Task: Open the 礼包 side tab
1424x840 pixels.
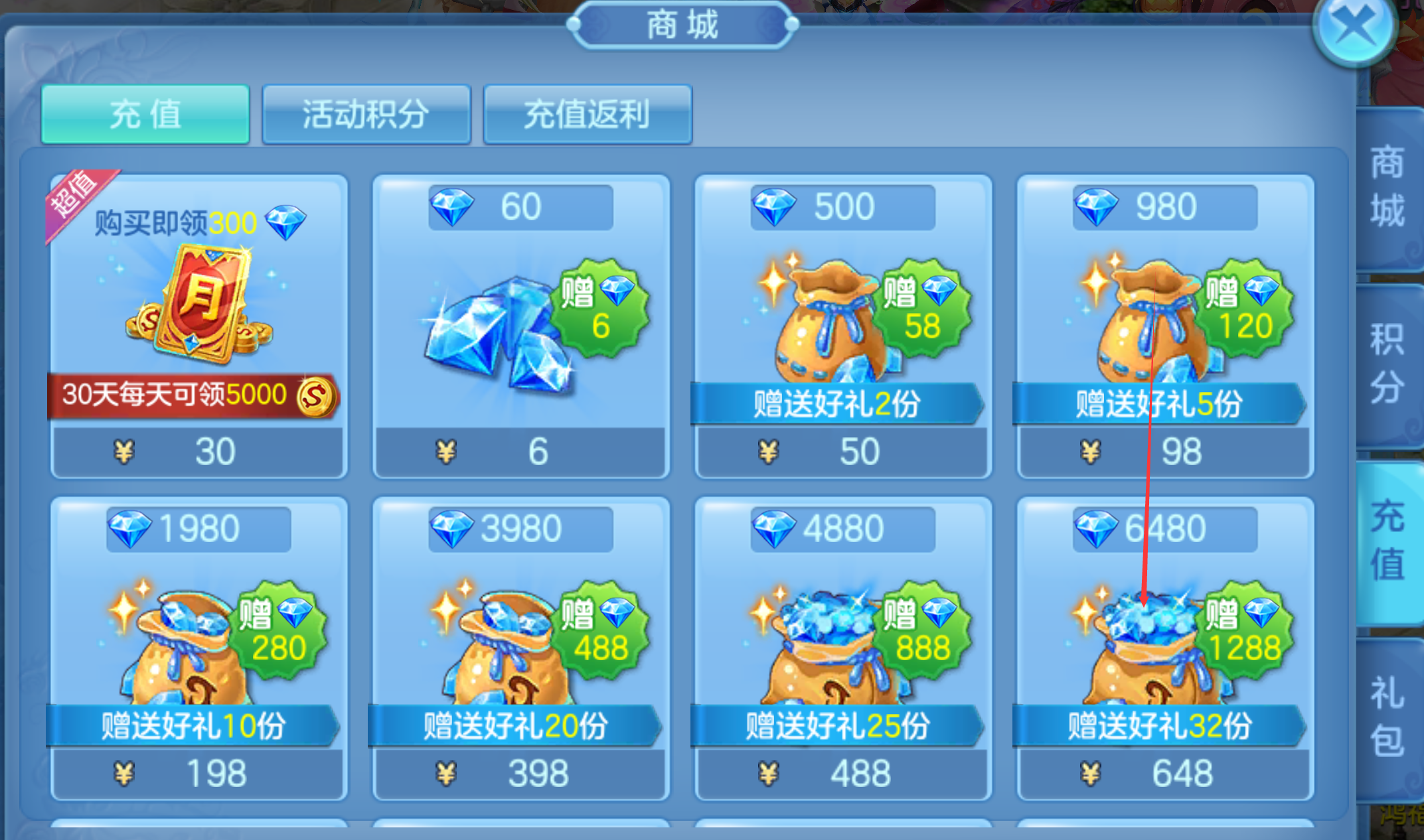Action: click(x=1388, y=717)
